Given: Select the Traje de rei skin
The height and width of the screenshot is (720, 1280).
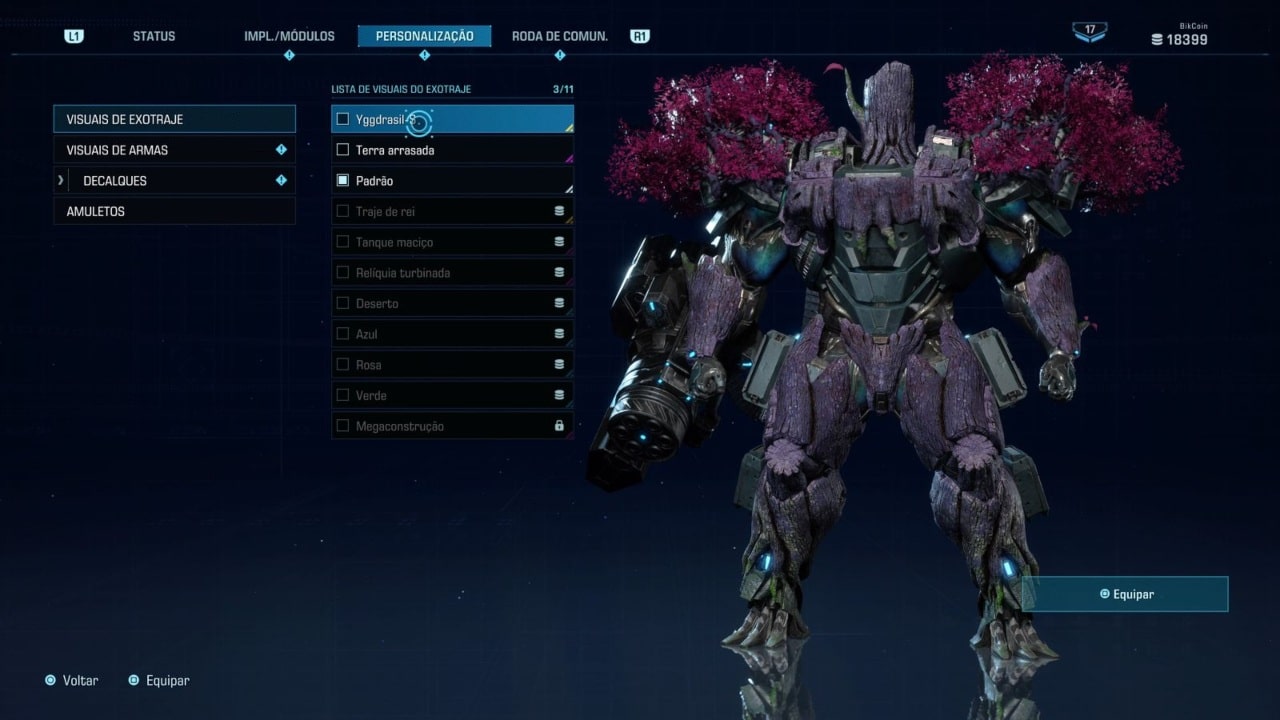Looking at the screenshot, I should (452, 212).
